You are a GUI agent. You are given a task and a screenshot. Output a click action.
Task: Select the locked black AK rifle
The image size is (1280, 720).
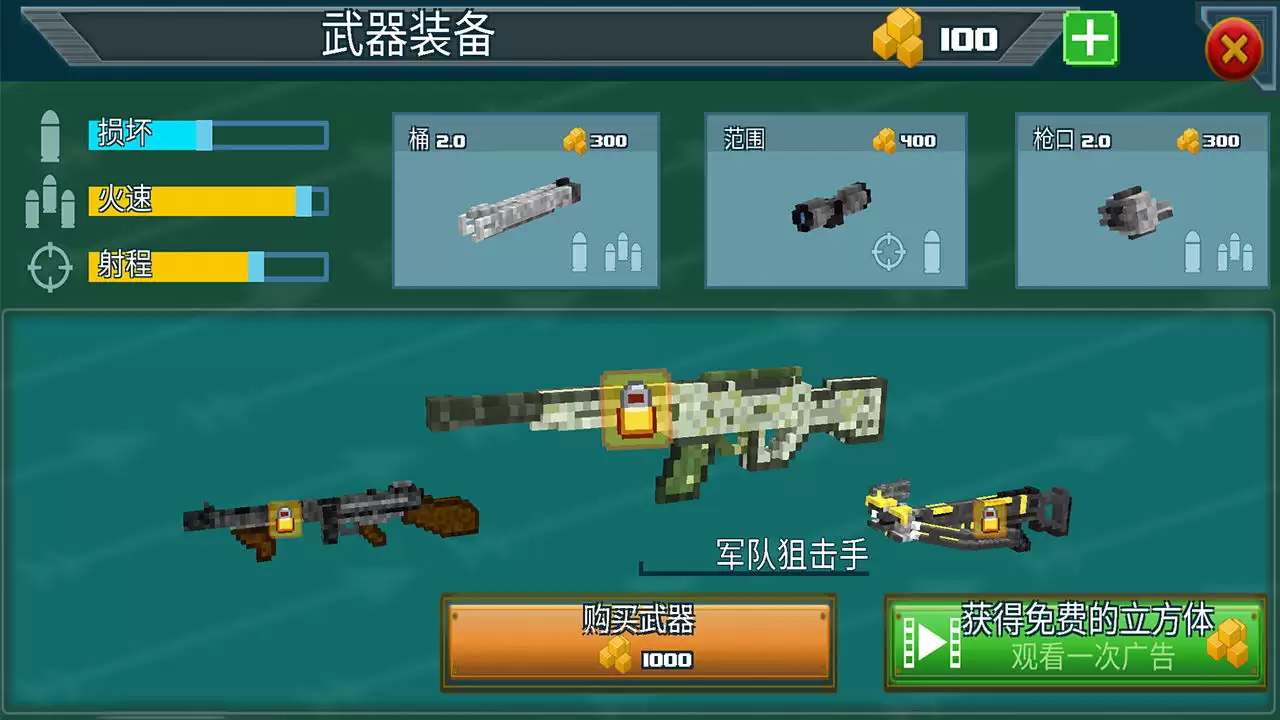pos(330,518)
